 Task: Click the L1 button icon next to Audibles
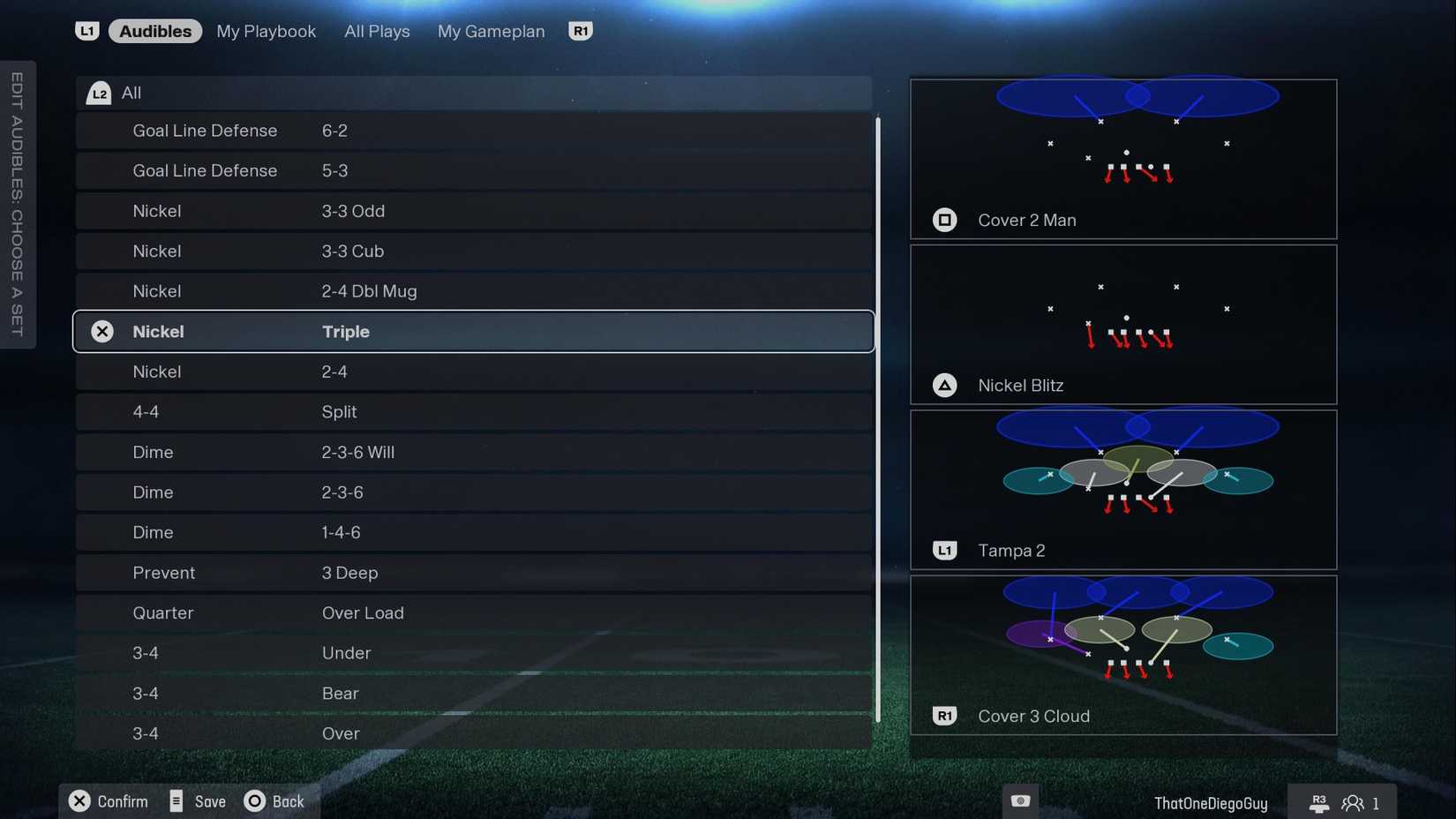point(87,30)
